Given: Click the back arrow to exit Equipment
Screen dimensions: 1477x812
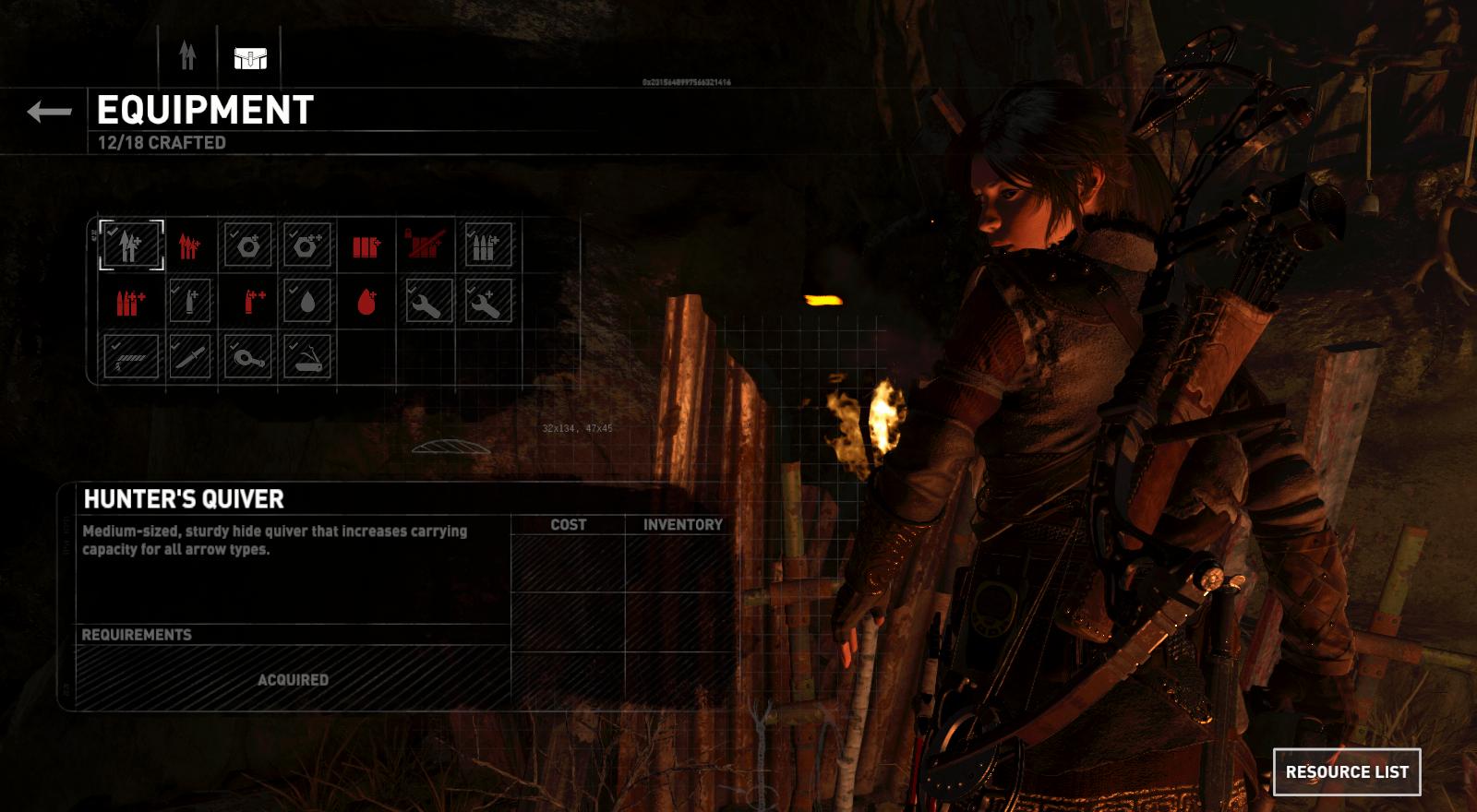Looking at the screenshot, I should pos(48,113).
